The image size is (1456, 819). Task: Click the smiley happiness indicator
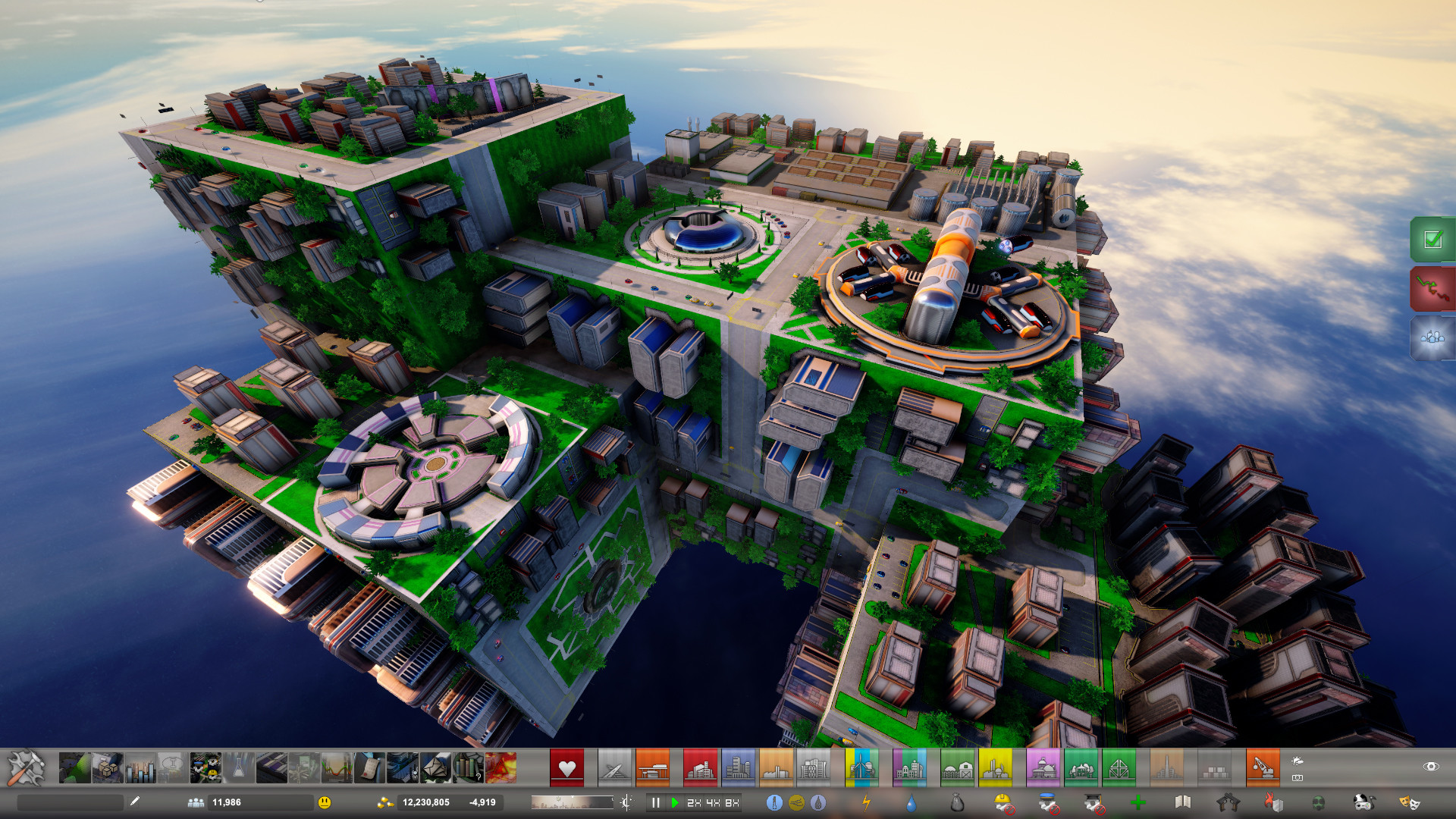point(325,802)
